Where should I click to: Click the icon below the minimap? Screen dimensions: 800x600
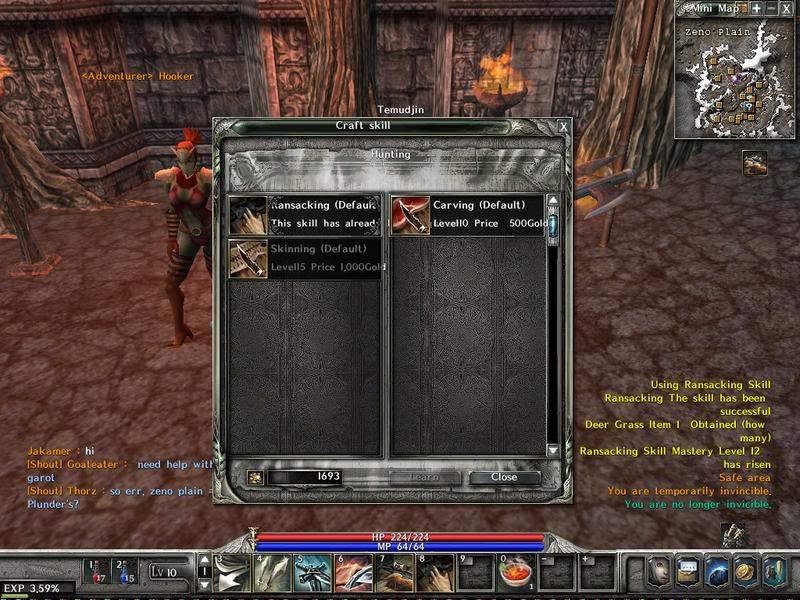755,163
